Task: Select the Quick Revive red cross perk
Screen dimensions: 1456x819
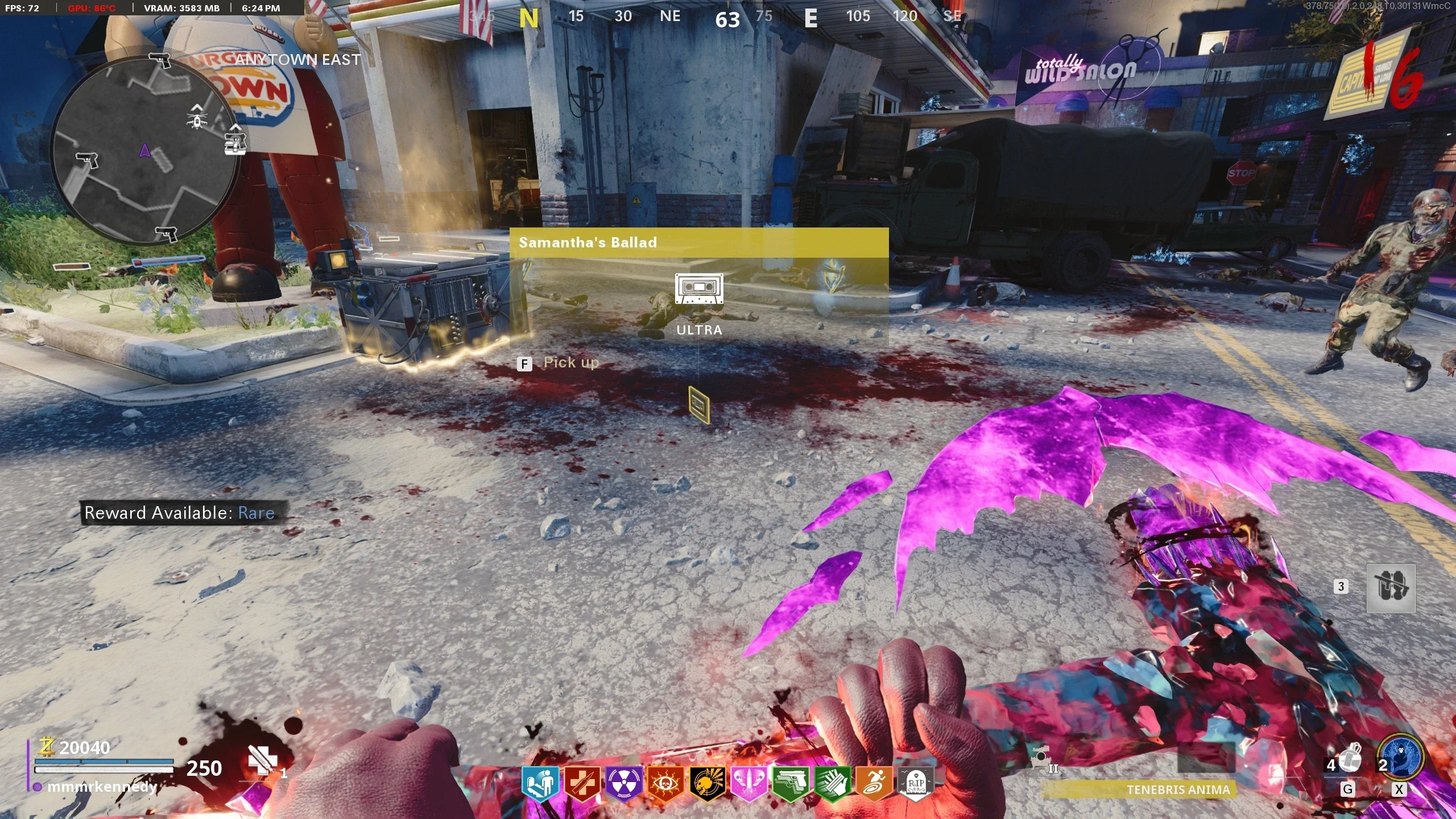Action: [581, 784]
